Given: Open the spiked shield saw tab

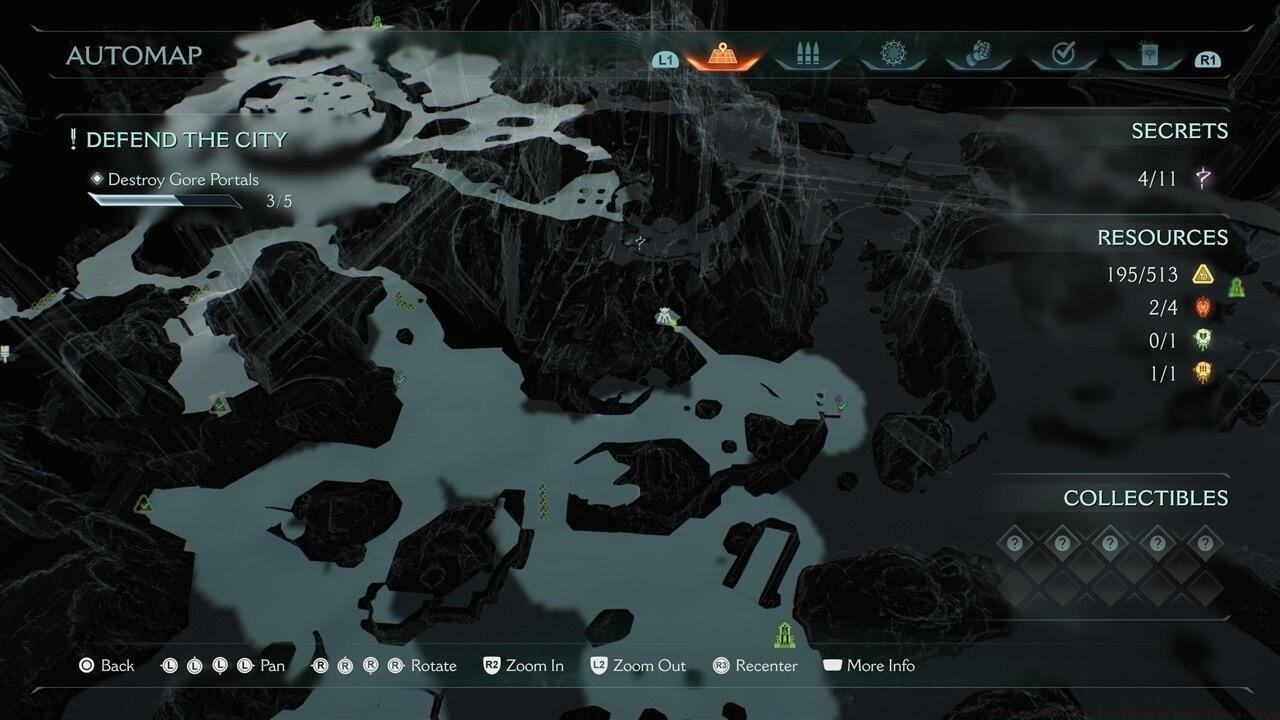Looking at the screenshot, I should (891, 55).
